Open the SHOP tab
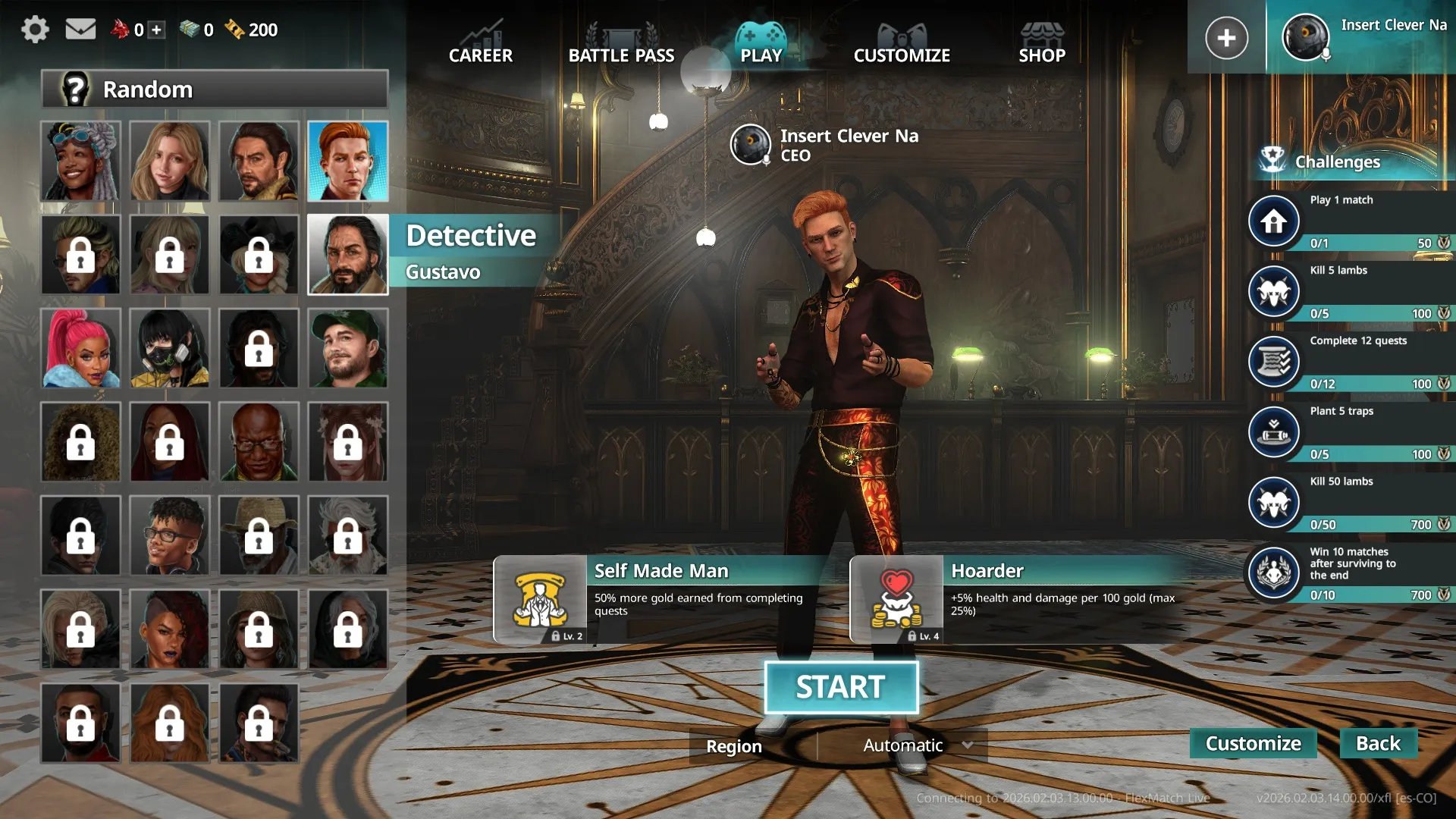 point(1042,44)
